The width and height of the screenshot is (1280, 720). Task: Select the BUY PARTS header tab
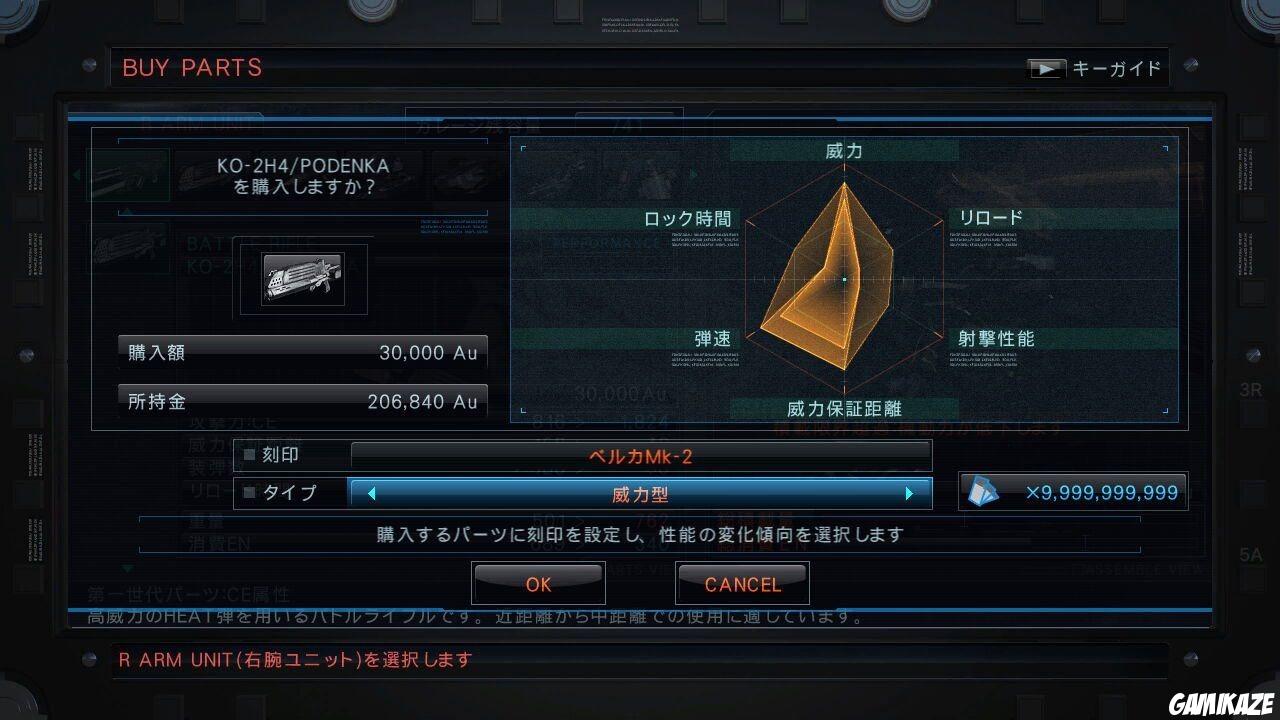192,68
